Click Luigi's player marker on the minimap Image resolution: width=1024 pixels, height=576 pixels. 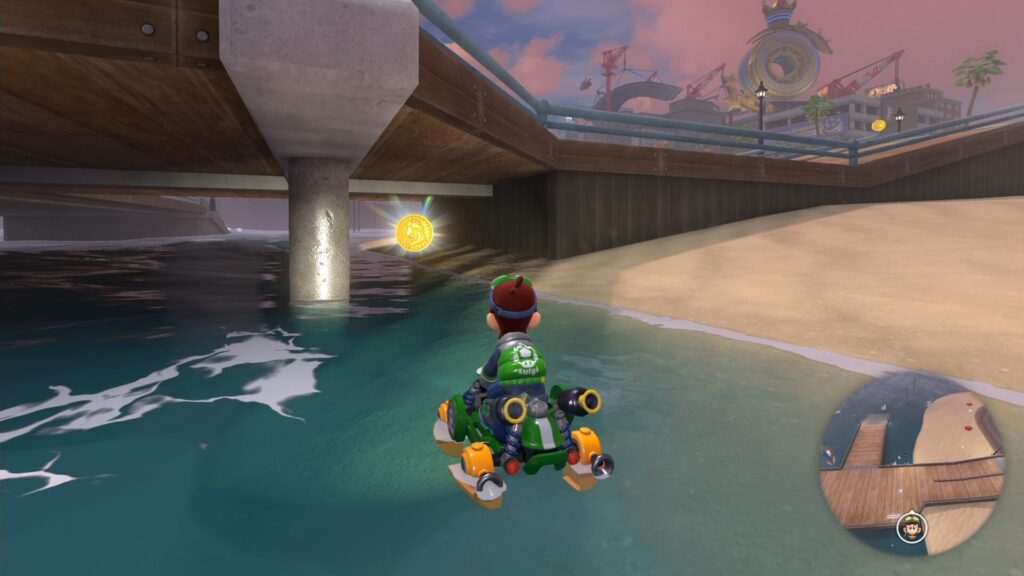[910, 526]
